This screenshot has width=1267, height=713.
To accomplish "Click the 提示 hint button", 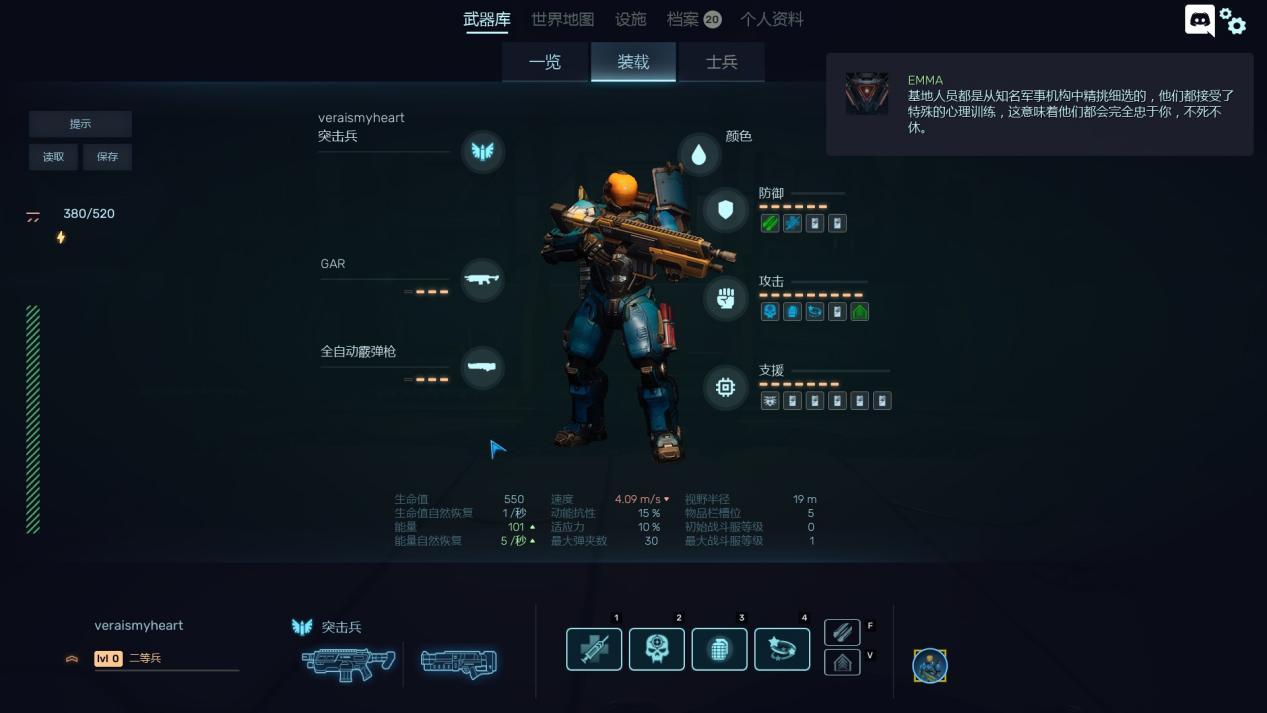I will (x=80, y=124).
